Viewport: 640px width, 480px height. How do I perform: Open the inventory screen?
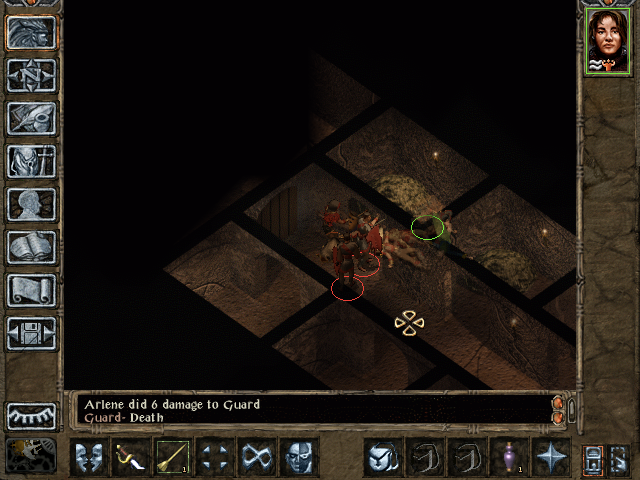pos(31,161)
